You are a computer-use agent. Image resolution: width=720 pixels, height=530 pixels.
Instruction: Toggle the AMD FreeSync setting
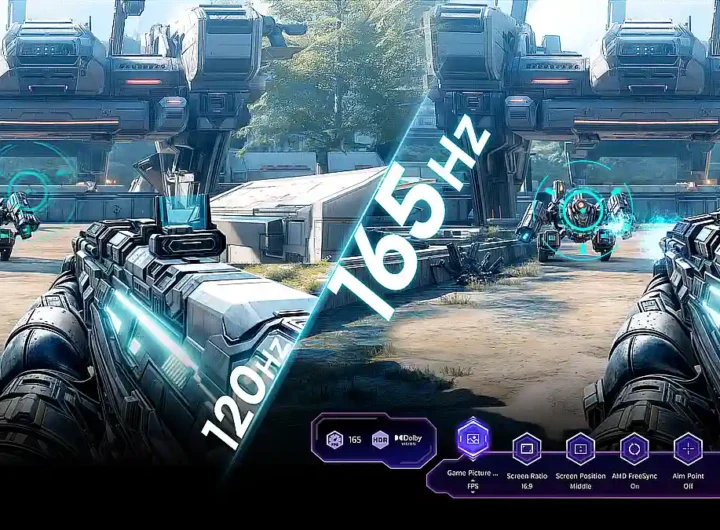tap(634, 448)
